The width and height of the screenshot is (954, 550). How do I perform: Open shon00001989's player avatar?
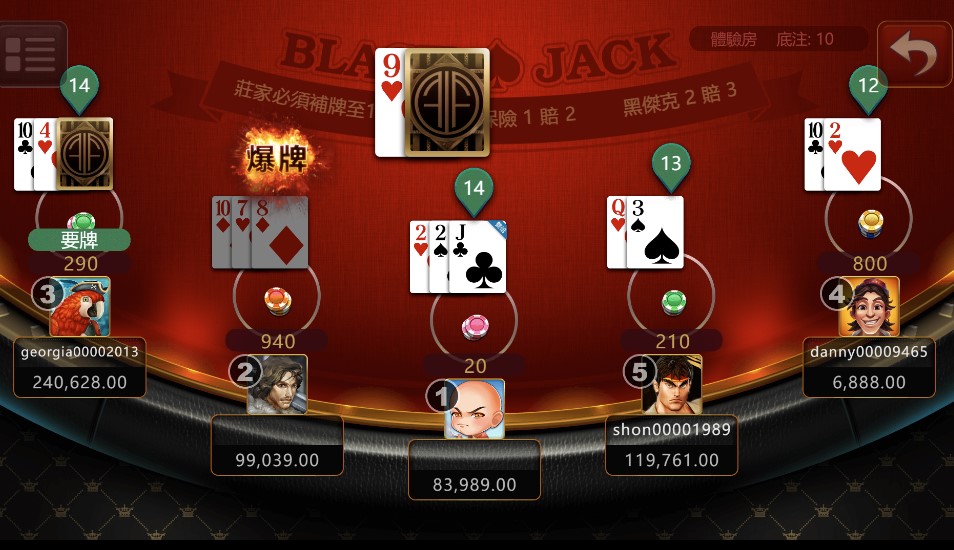pos(672,384)
